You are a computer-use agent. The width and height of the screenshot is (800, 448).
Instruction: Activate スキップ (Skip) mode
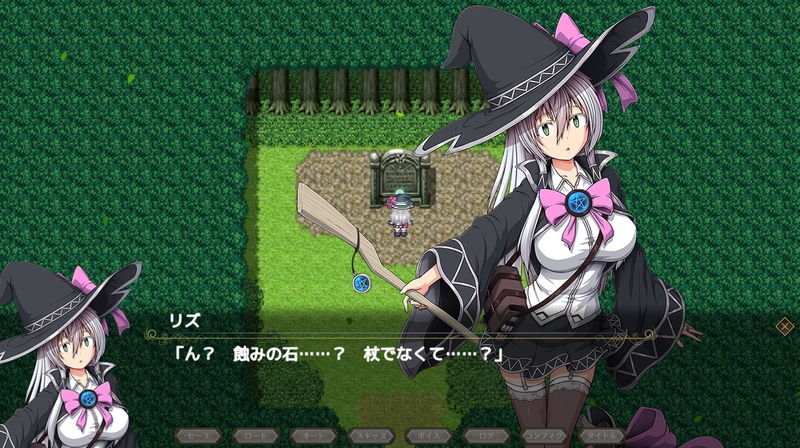pyautogui.click(x=371, y=437)
